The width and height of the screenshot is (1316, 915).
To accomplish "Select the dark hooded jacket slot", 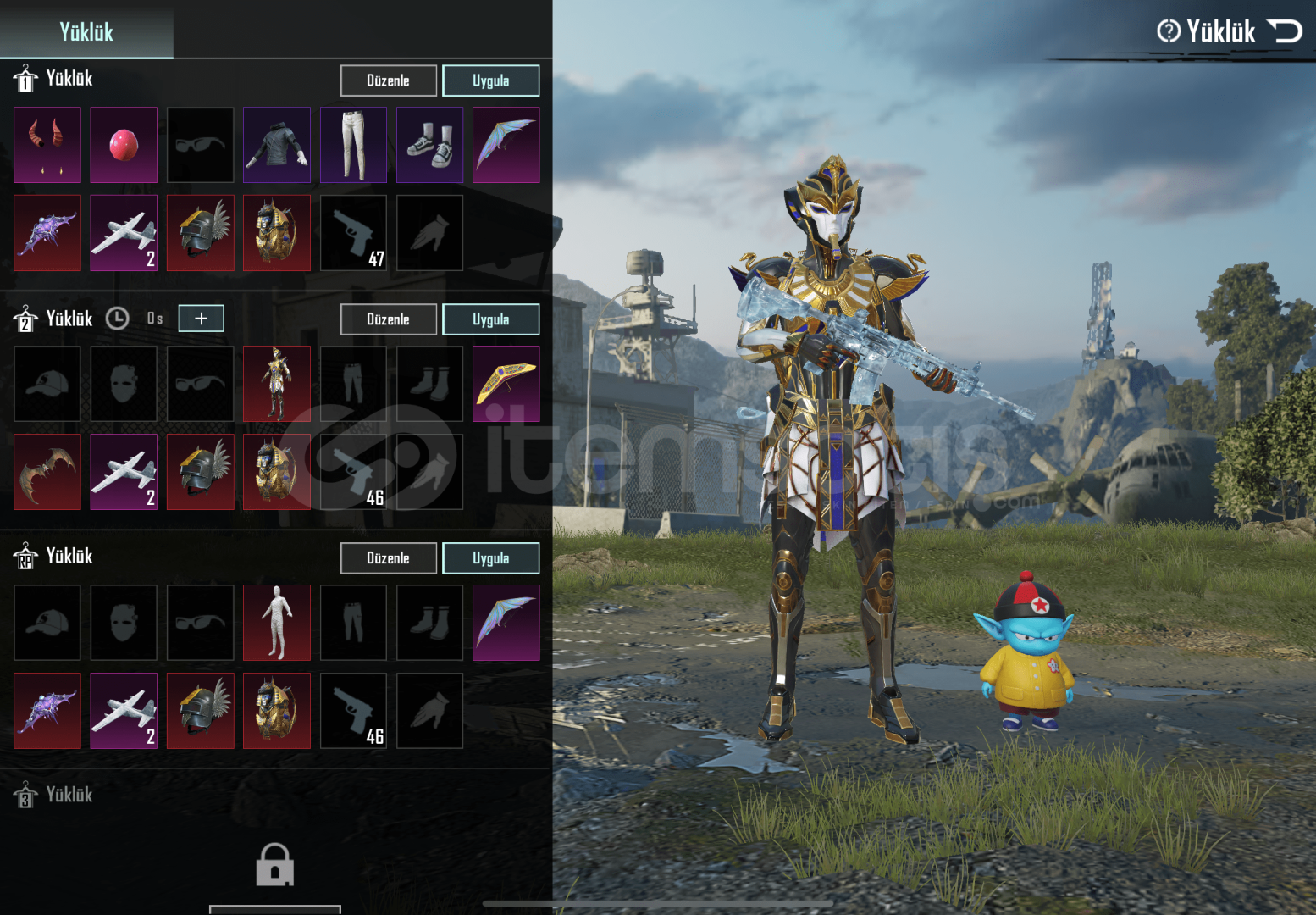I will tap(277, 145).
